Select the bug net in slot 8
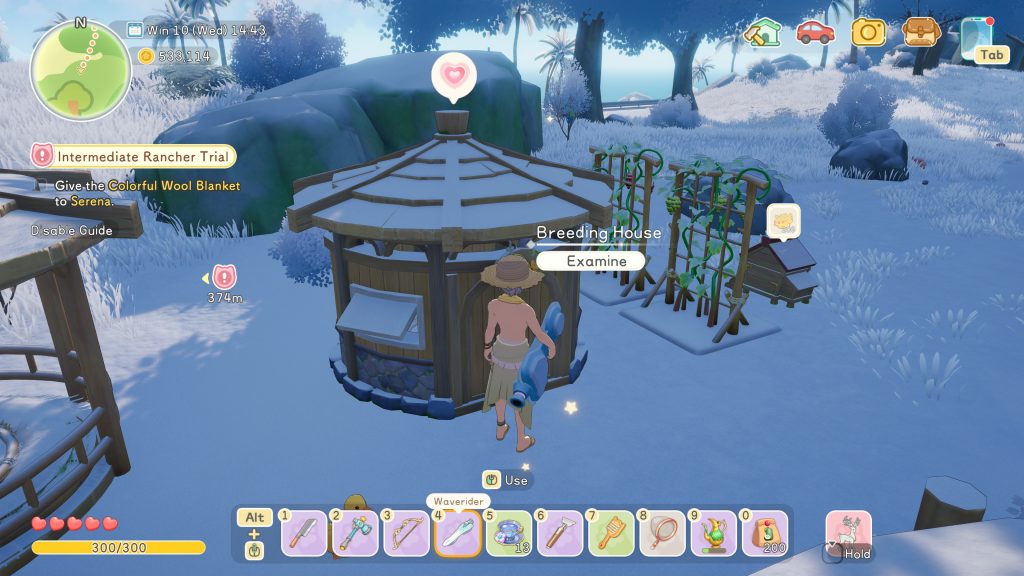 click(662, 534)
